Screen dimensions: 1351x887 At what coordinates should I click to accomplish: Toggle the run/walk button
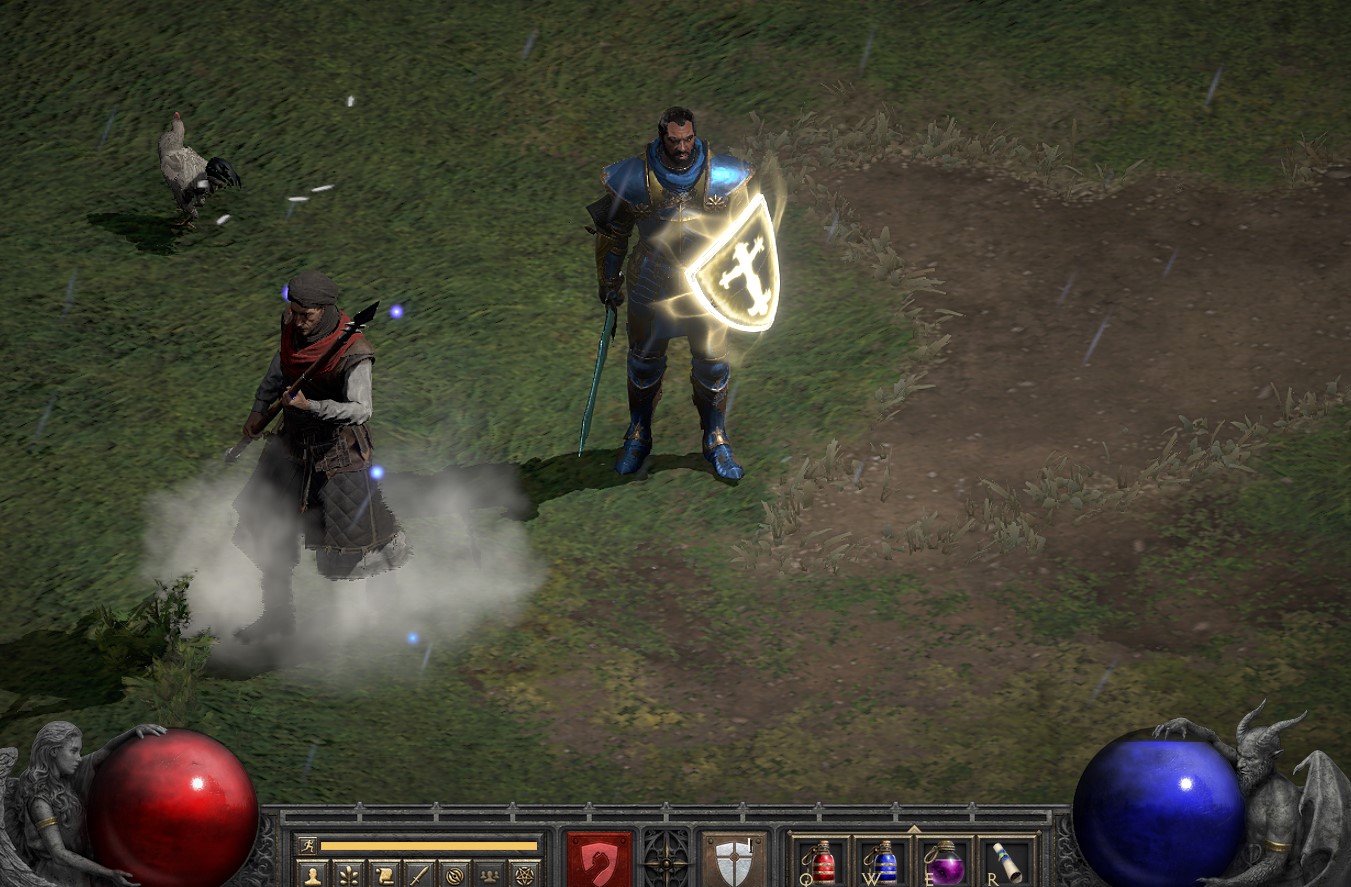(307, 846)
